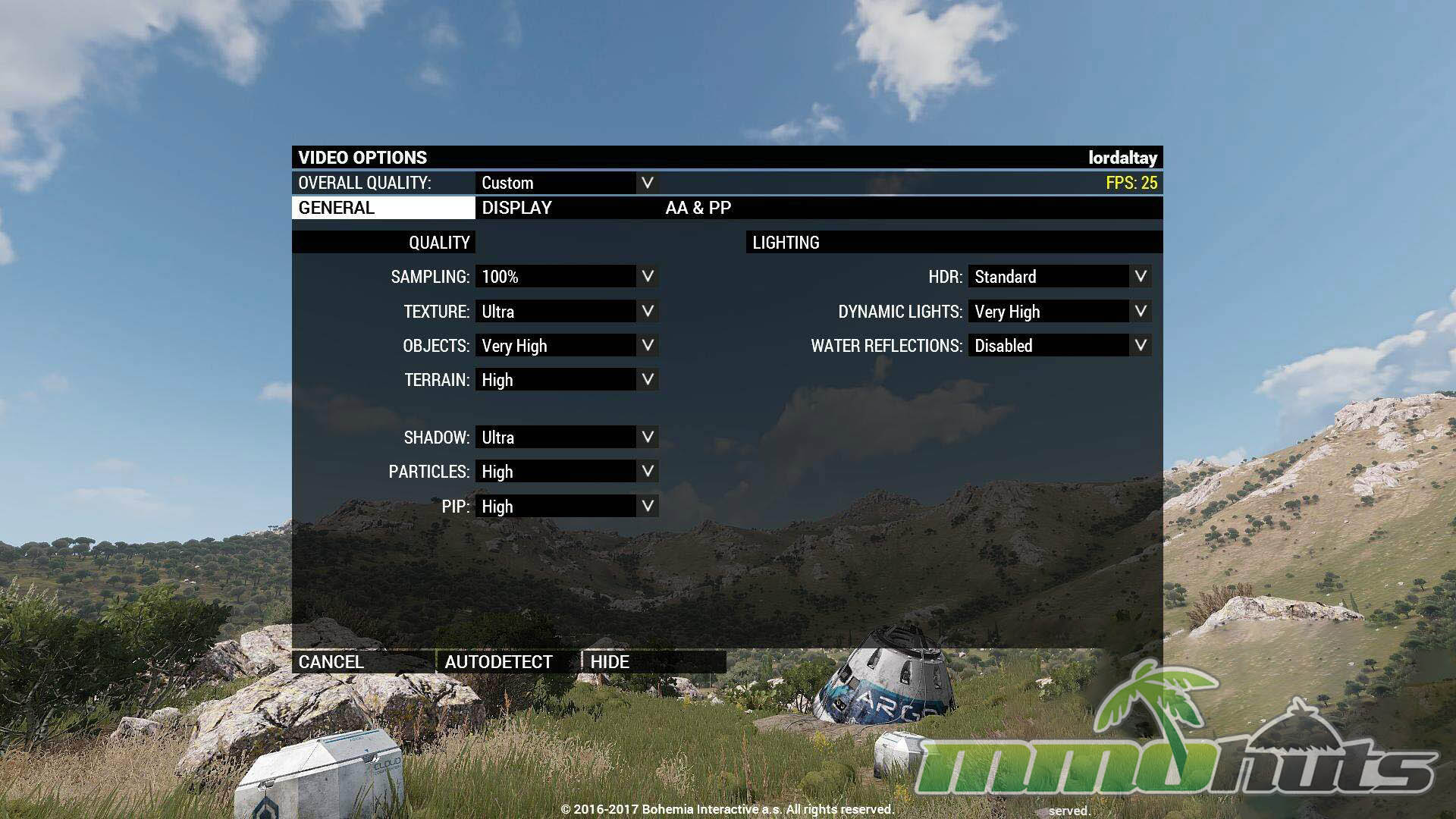Open the Sampling dropdown
1456x819 pixels.
click(566, 277)
